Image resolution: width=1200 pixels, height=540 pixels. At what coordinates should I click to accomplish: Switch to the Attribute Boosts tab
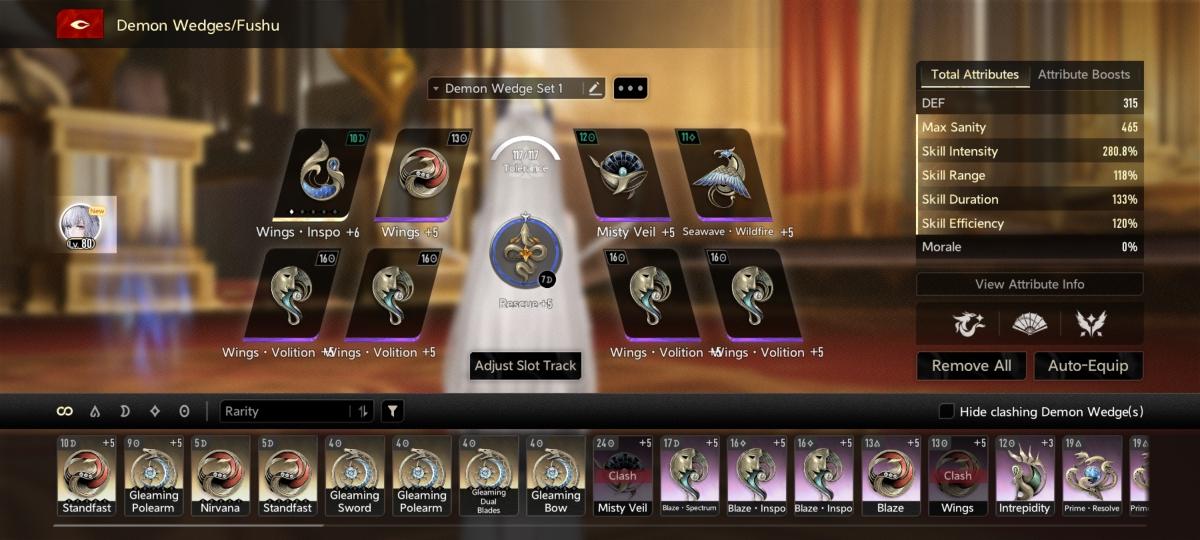(x=1084, y=75)
